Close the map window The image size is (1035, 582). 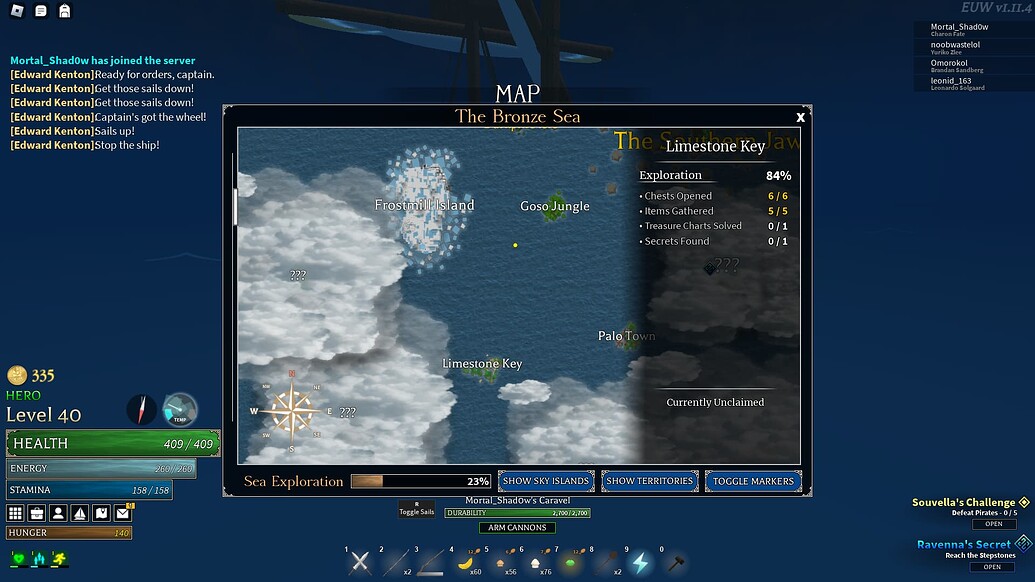[x=800, y=117]
